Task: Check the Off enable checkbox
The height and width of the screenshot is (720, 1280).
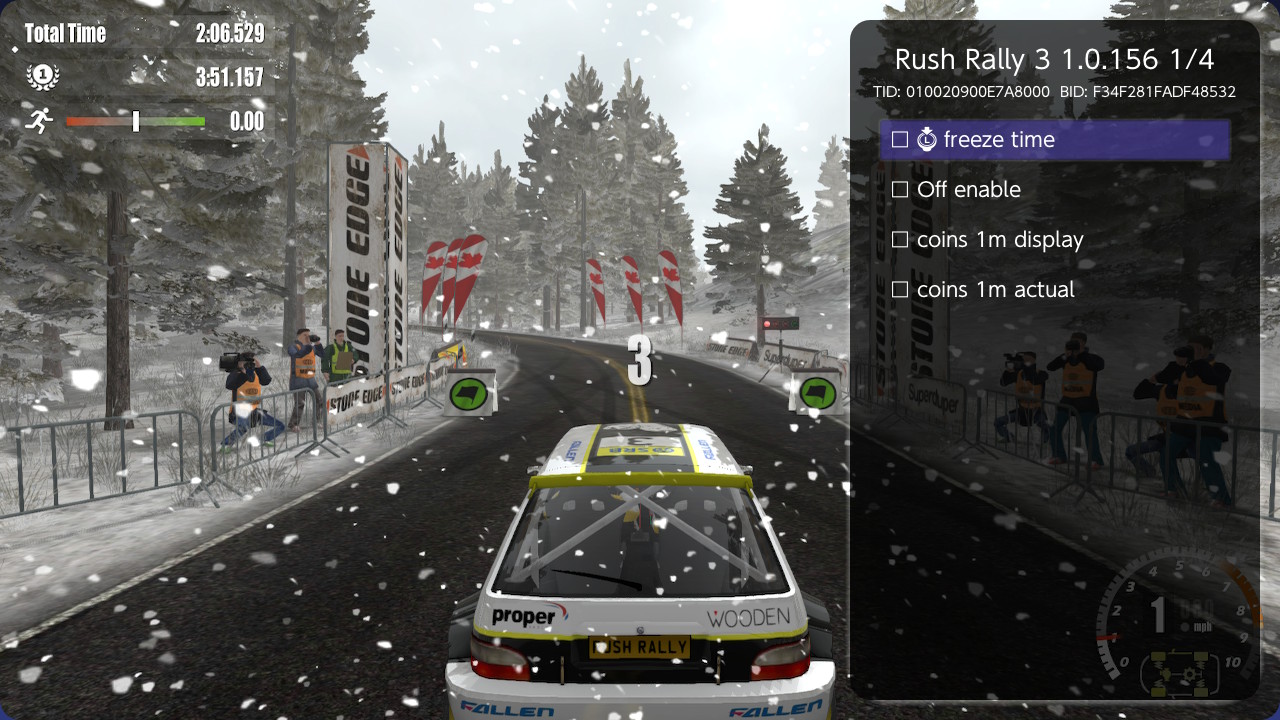Action: pos(900,189)
